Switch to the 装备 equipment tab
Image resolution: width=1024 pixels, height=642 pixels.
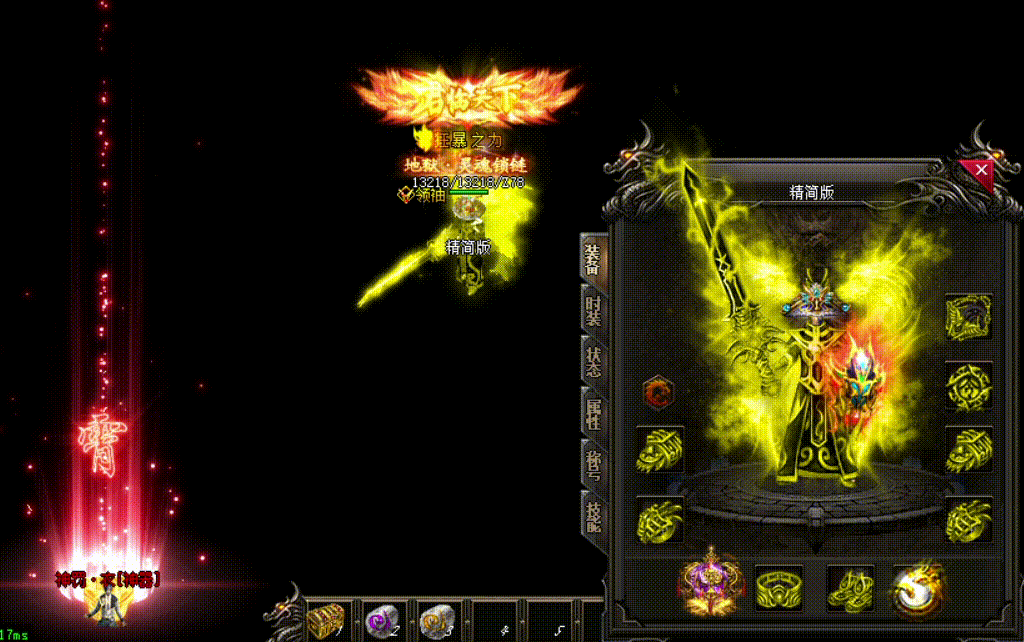pyautogui.click(x=593, y=256)
